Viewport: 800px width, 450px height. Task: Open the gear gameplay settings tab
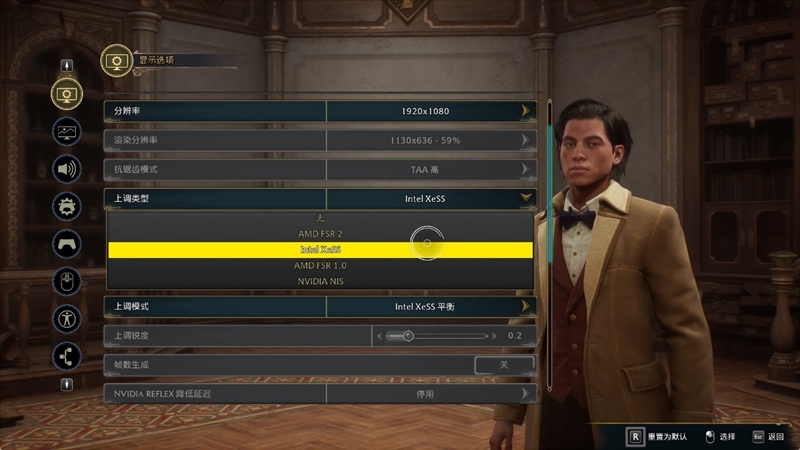[67, 207]
